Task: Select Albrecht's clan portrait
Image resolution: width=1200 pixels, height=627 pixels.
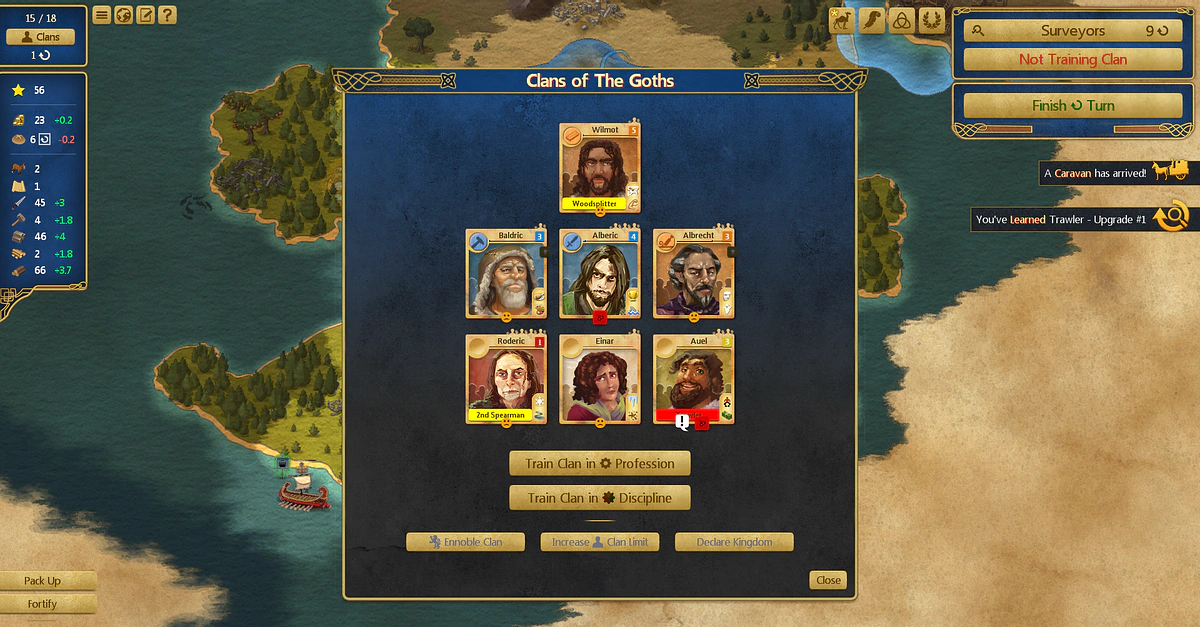Action: coord(693,274)
